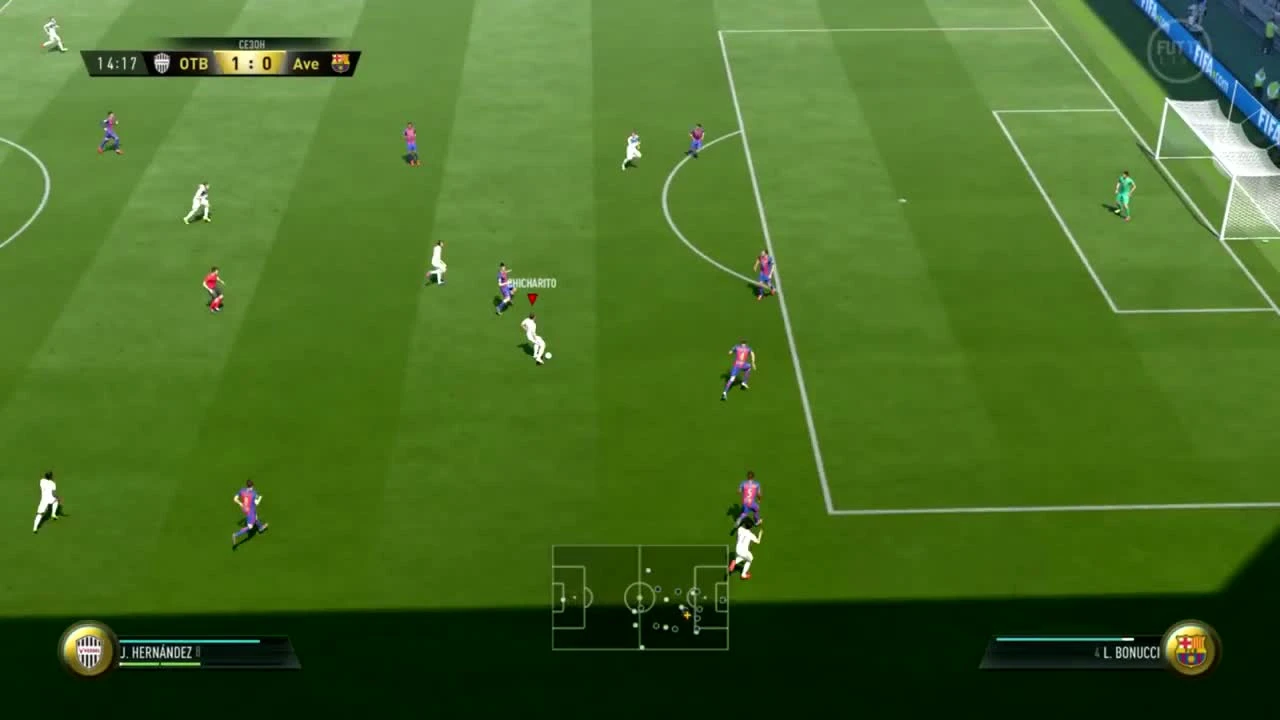Screen dimensions: 1280x720
Task: Click the match score 1:0 display
Action: click(250, 63)
